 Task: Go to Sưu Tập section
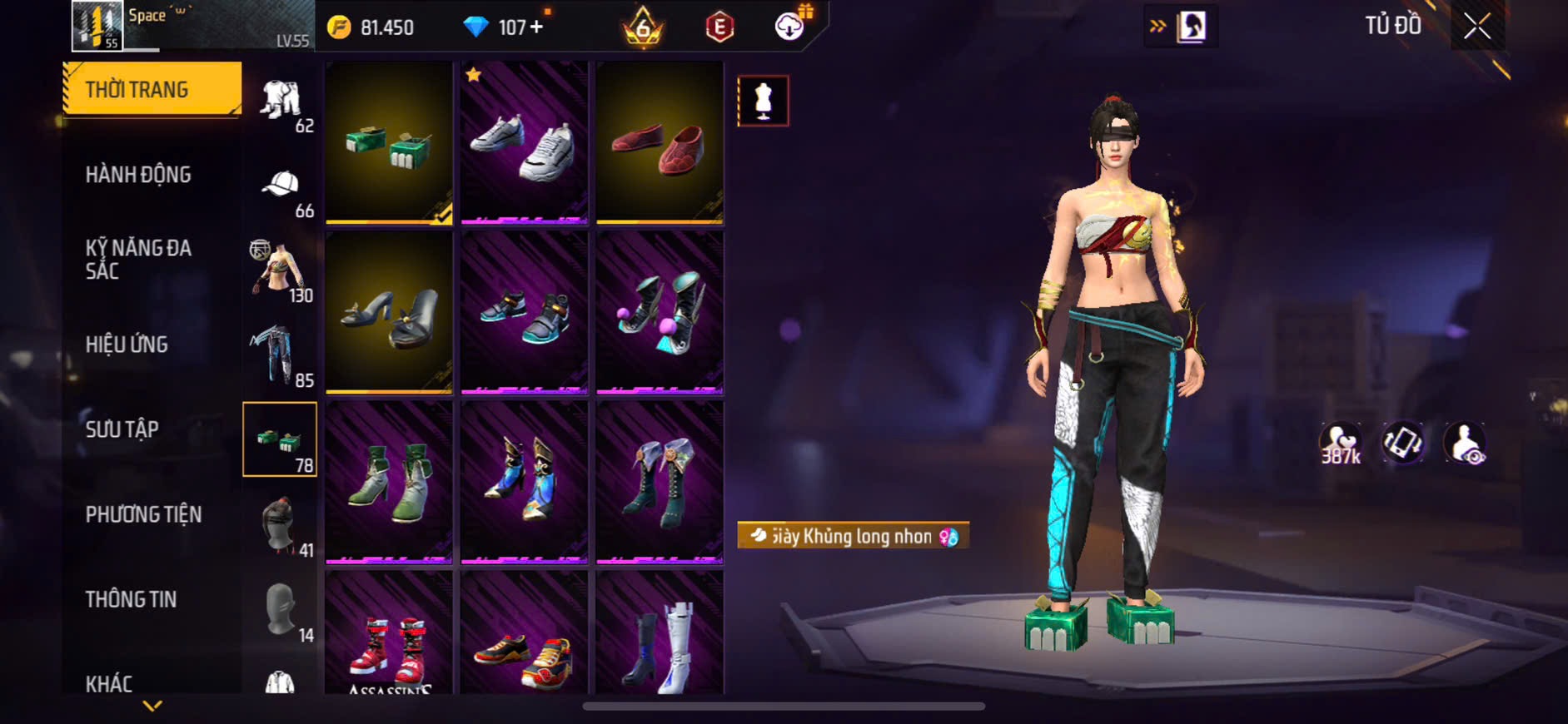[x=122, y=429]
